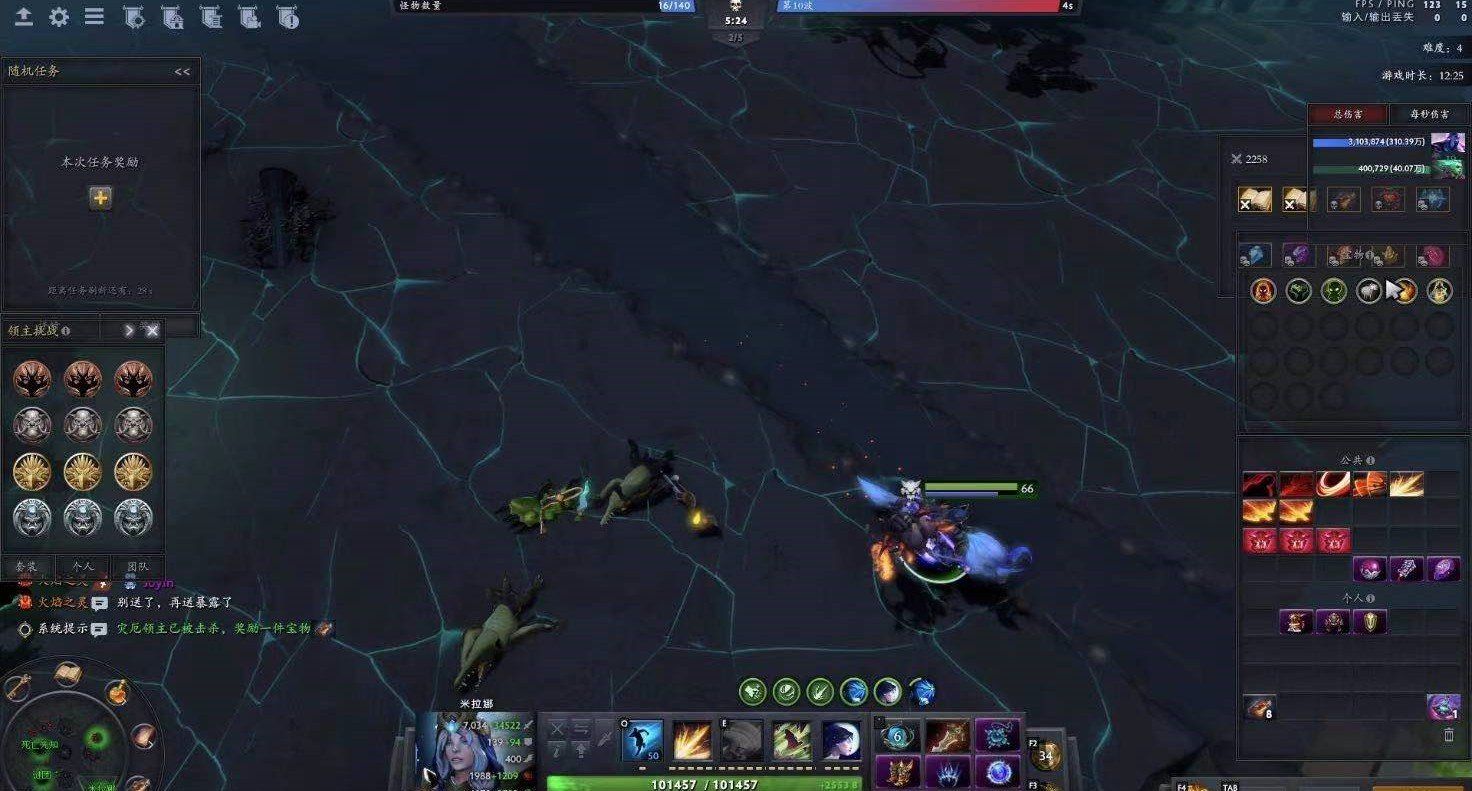This screenshot has width=1472, height=791.
Task: Click the trash can icon in the item stash panel
Action: [1448, 733]
